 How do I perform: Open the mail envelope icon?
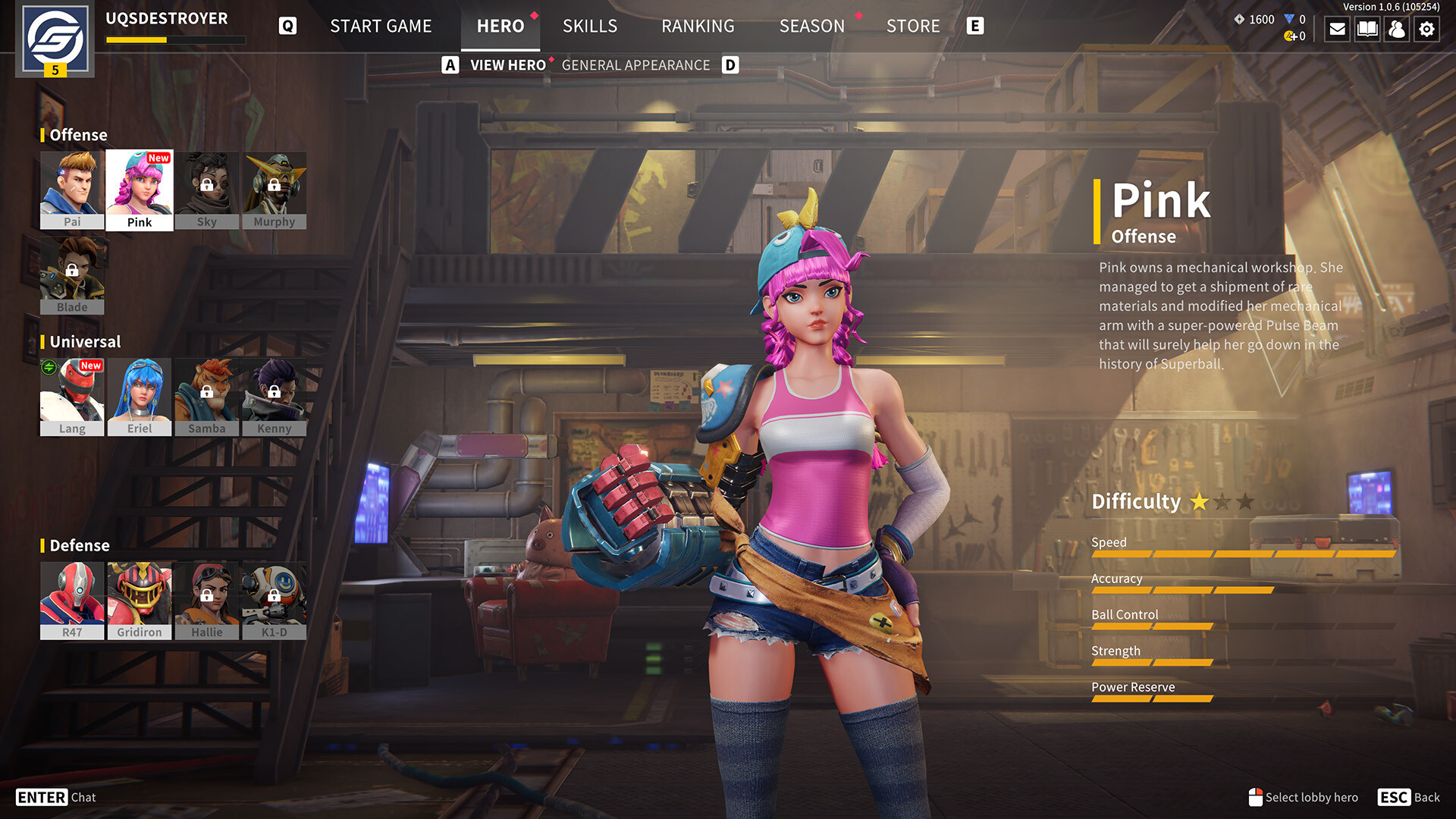(x=1338, y=29)
